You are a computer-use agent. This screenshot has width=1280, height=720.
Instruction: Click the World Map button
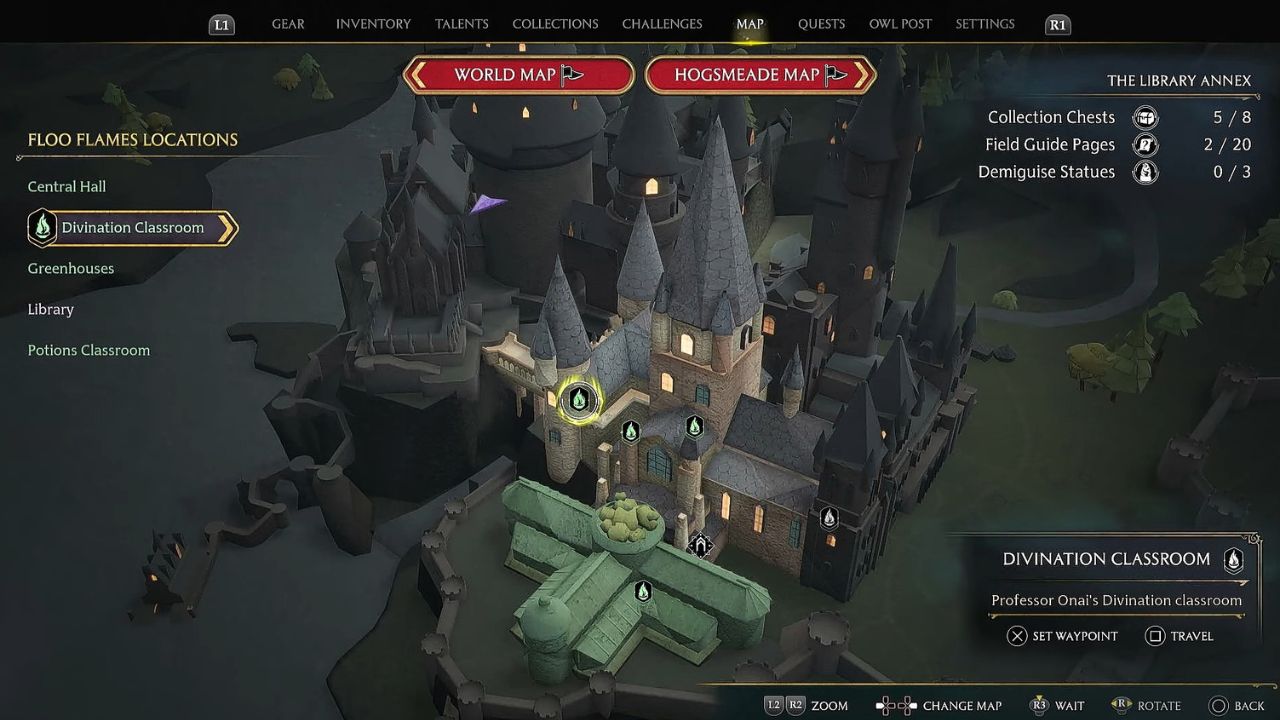518,75
